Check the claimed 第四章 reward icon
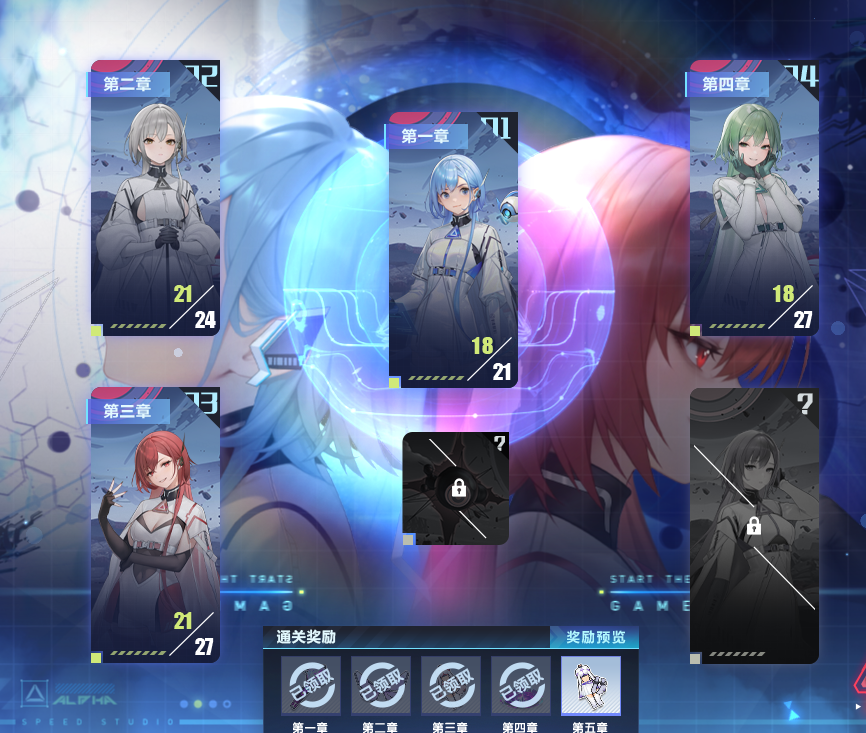Viewport: 866px width, 733px height. (x=520, y=685)
